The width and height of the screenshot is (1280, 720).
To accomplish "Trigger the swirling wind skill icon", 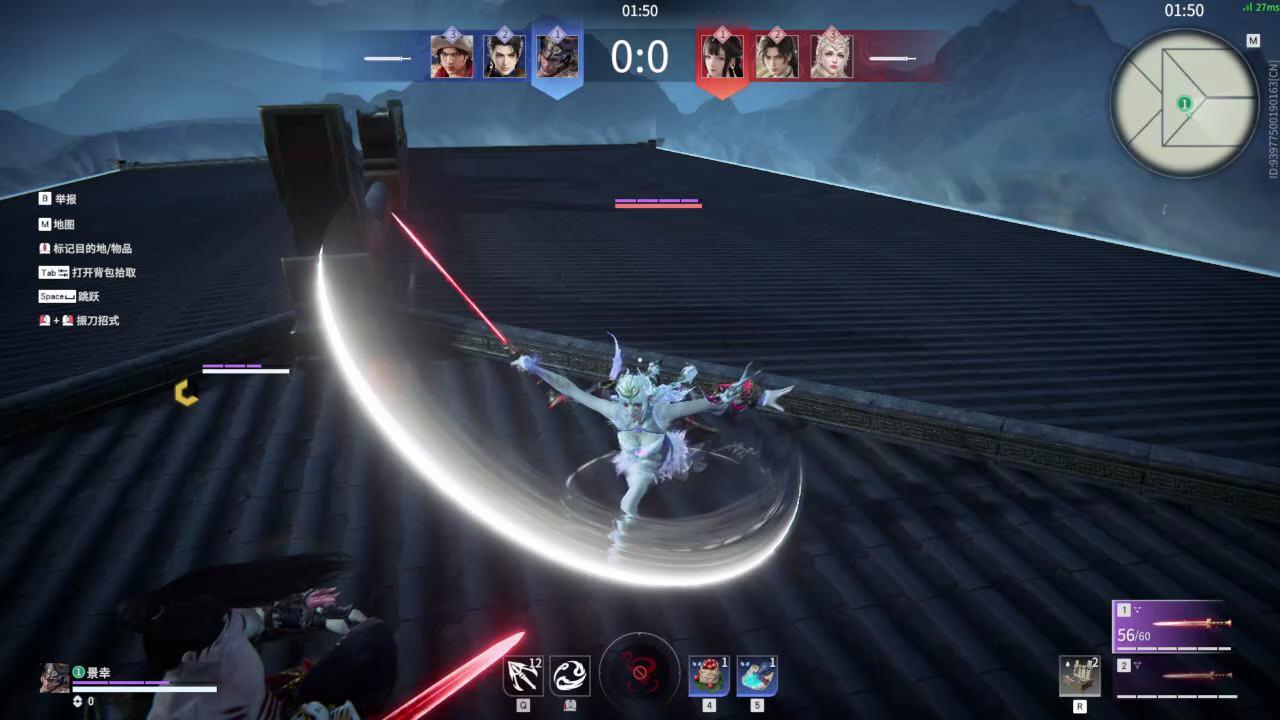I will (570, 676).
